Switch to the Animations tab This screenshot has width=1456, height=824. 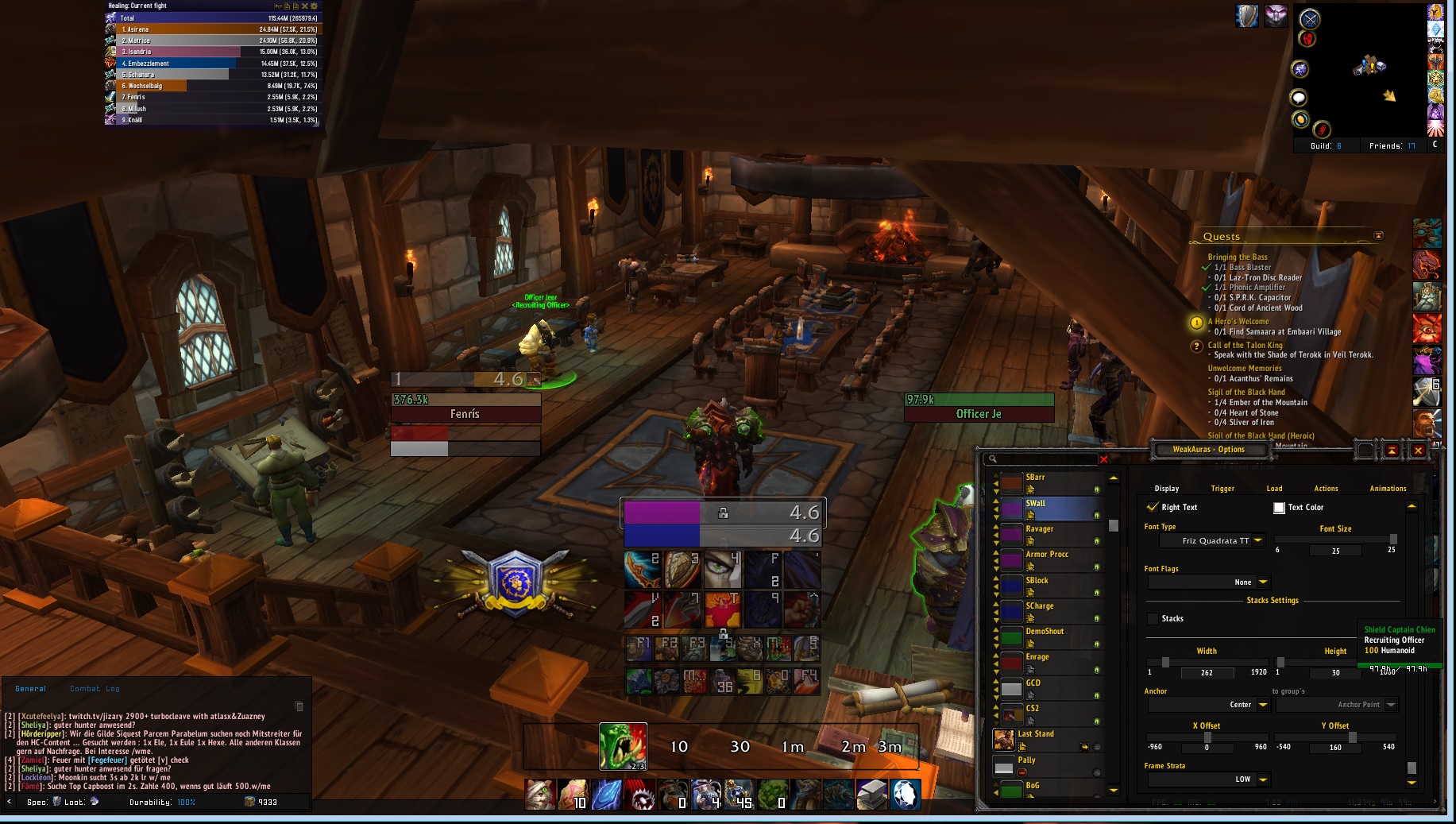(1388, 489)
